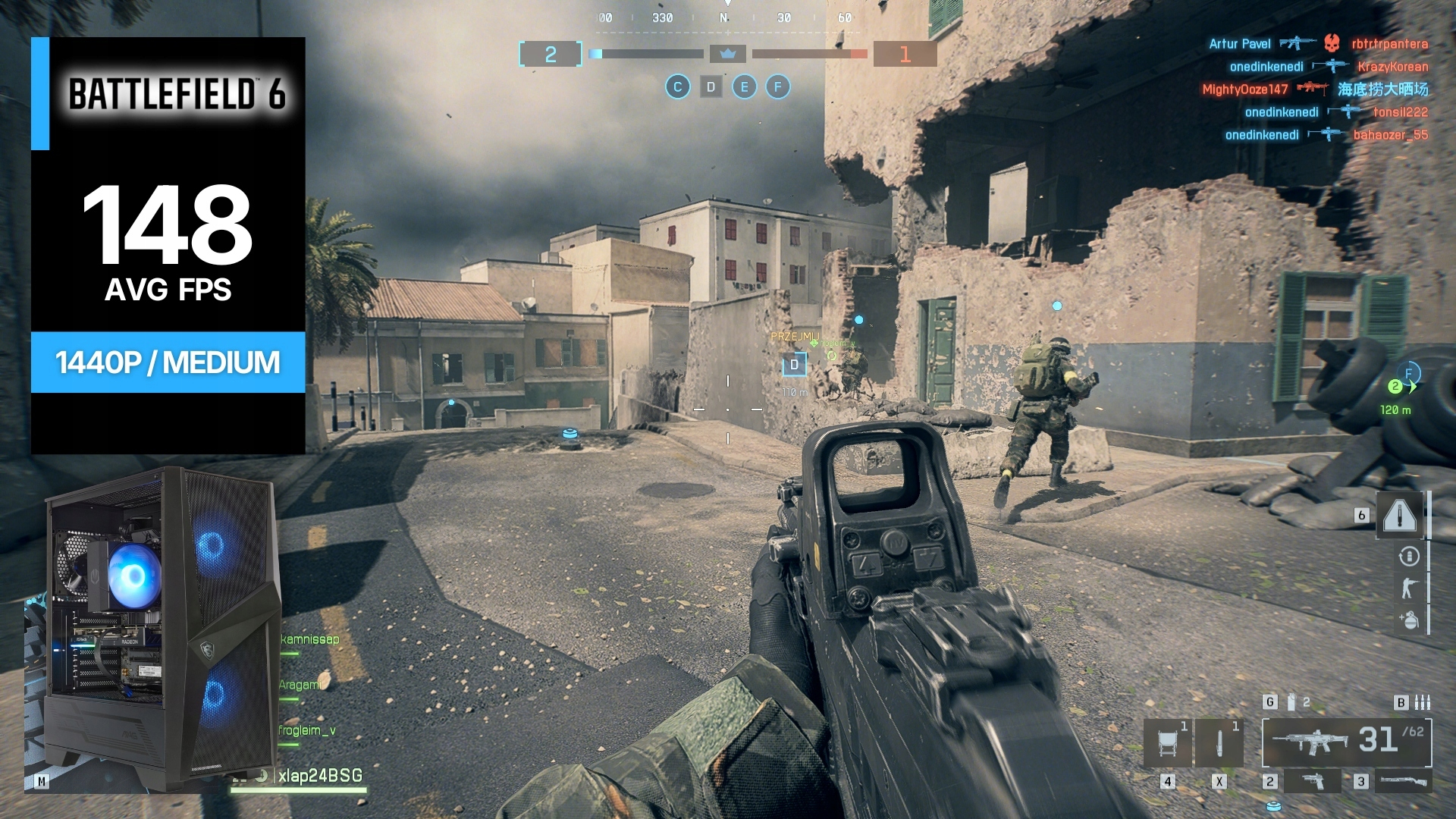Select the grenade count icon
The height and width of the screenshot is (819, 1456).
(x=1291, y=702)
